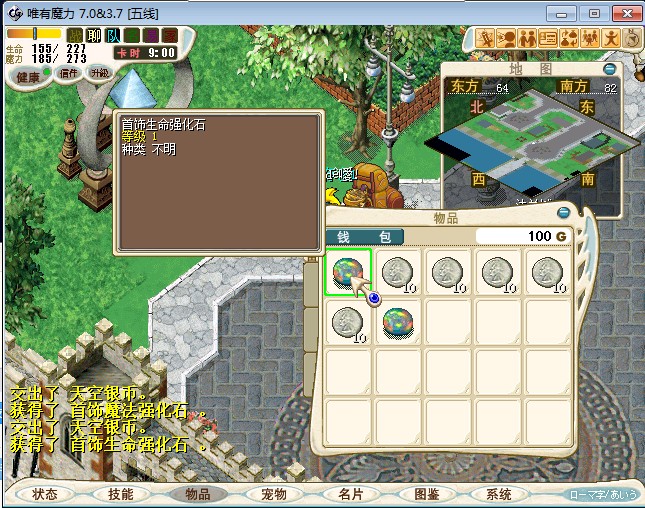Open the 信件 mail button
The image size is (645, 508).
(68, 73)
